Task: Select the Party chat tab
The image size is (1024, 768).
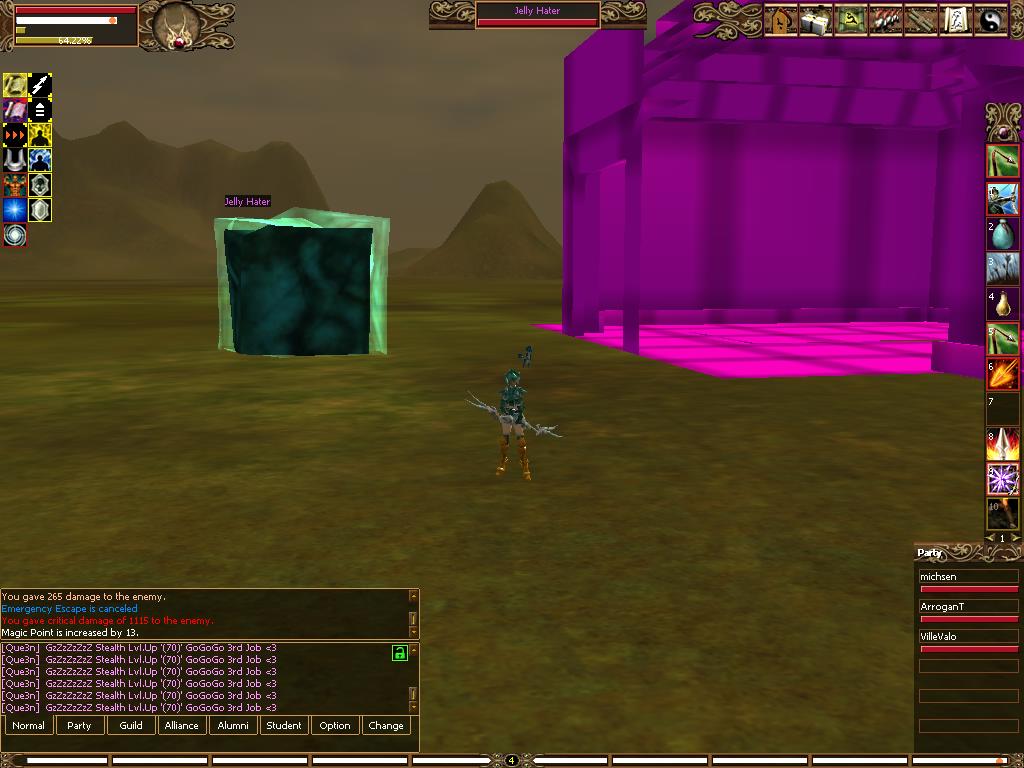Action: click(x=80, y=726)
